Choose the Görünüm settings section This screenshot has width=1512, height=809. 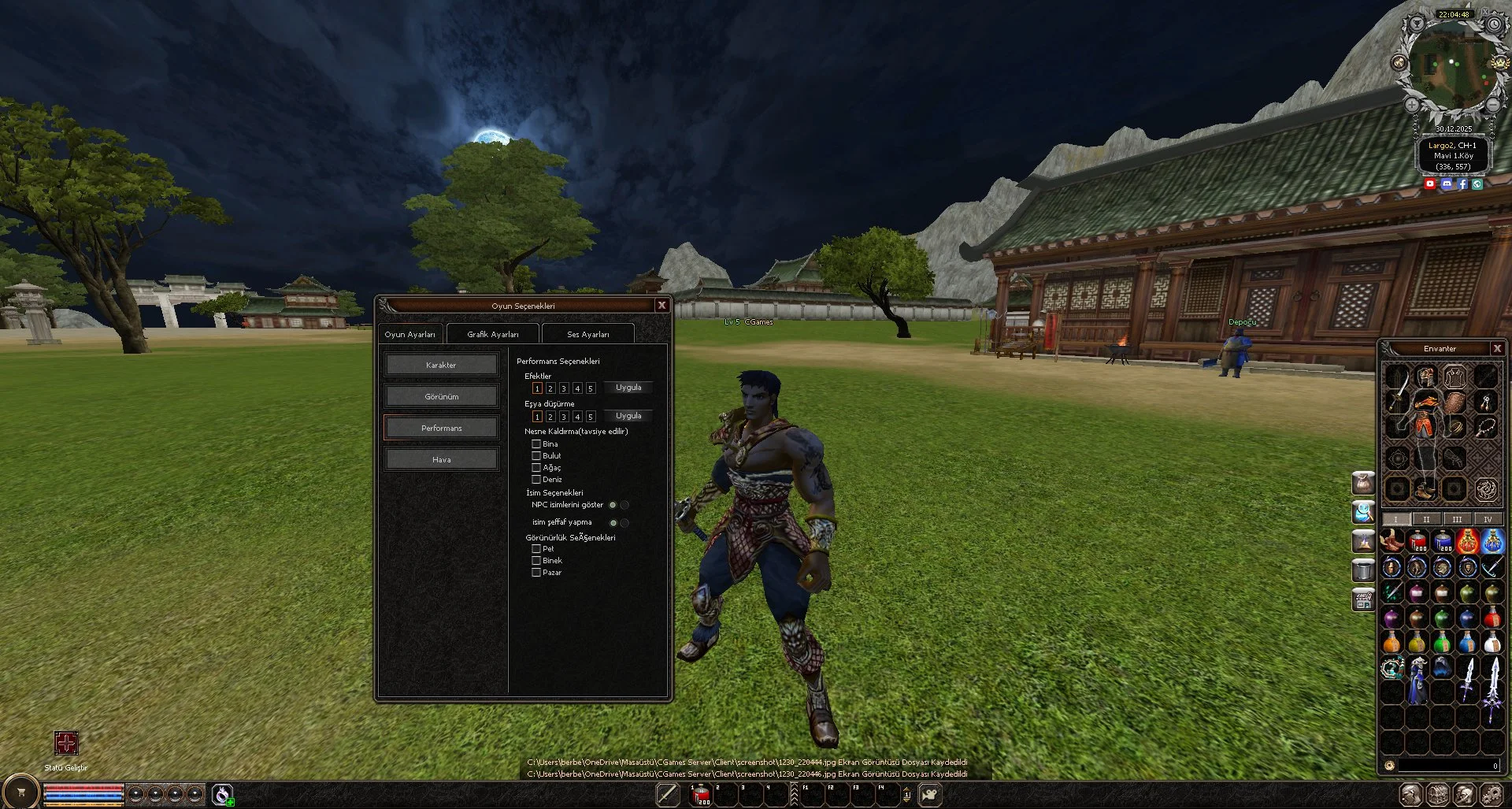[441, 396]
